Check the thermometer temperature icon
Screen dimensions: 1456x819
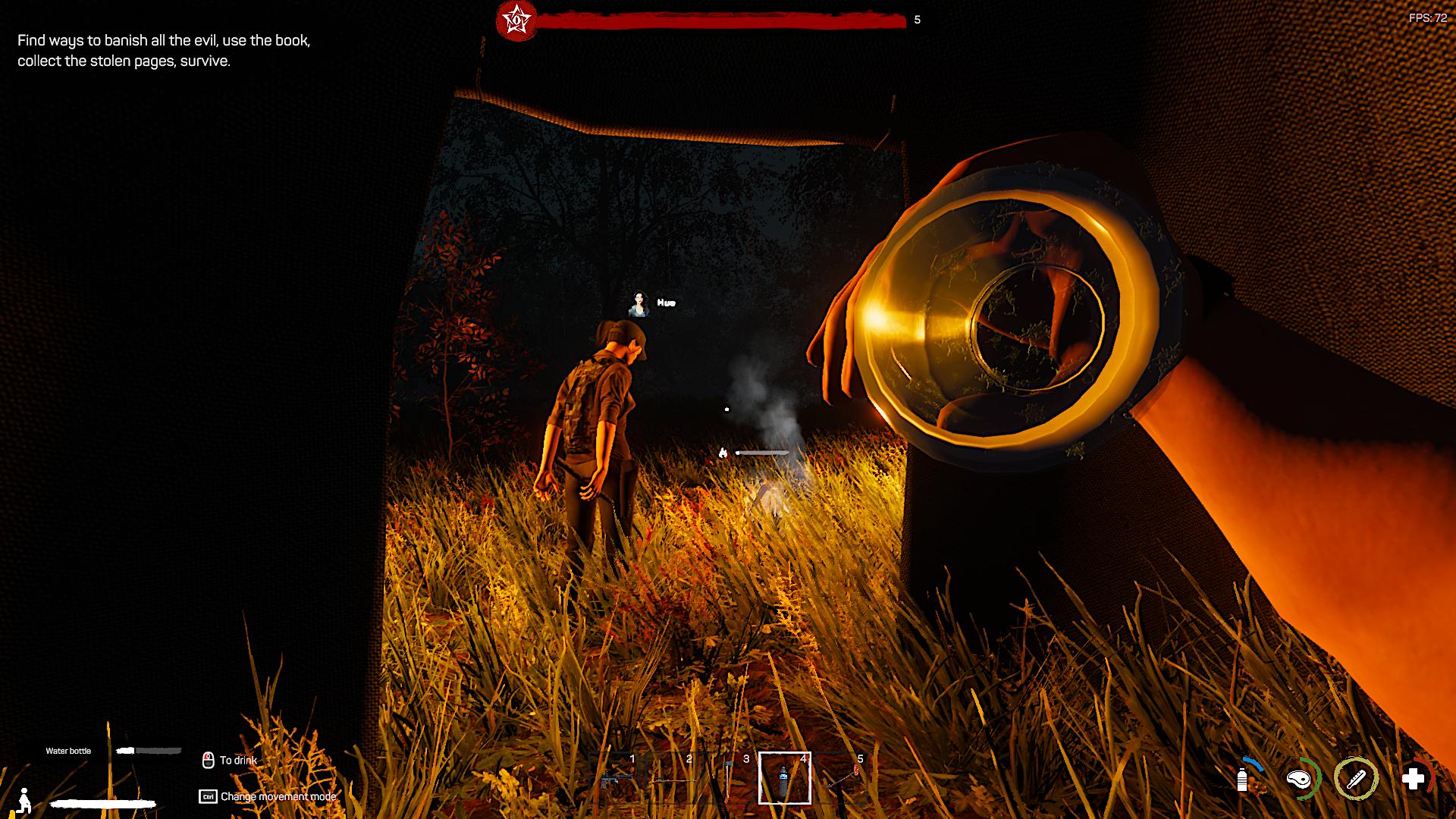(x=1356, y=779)
